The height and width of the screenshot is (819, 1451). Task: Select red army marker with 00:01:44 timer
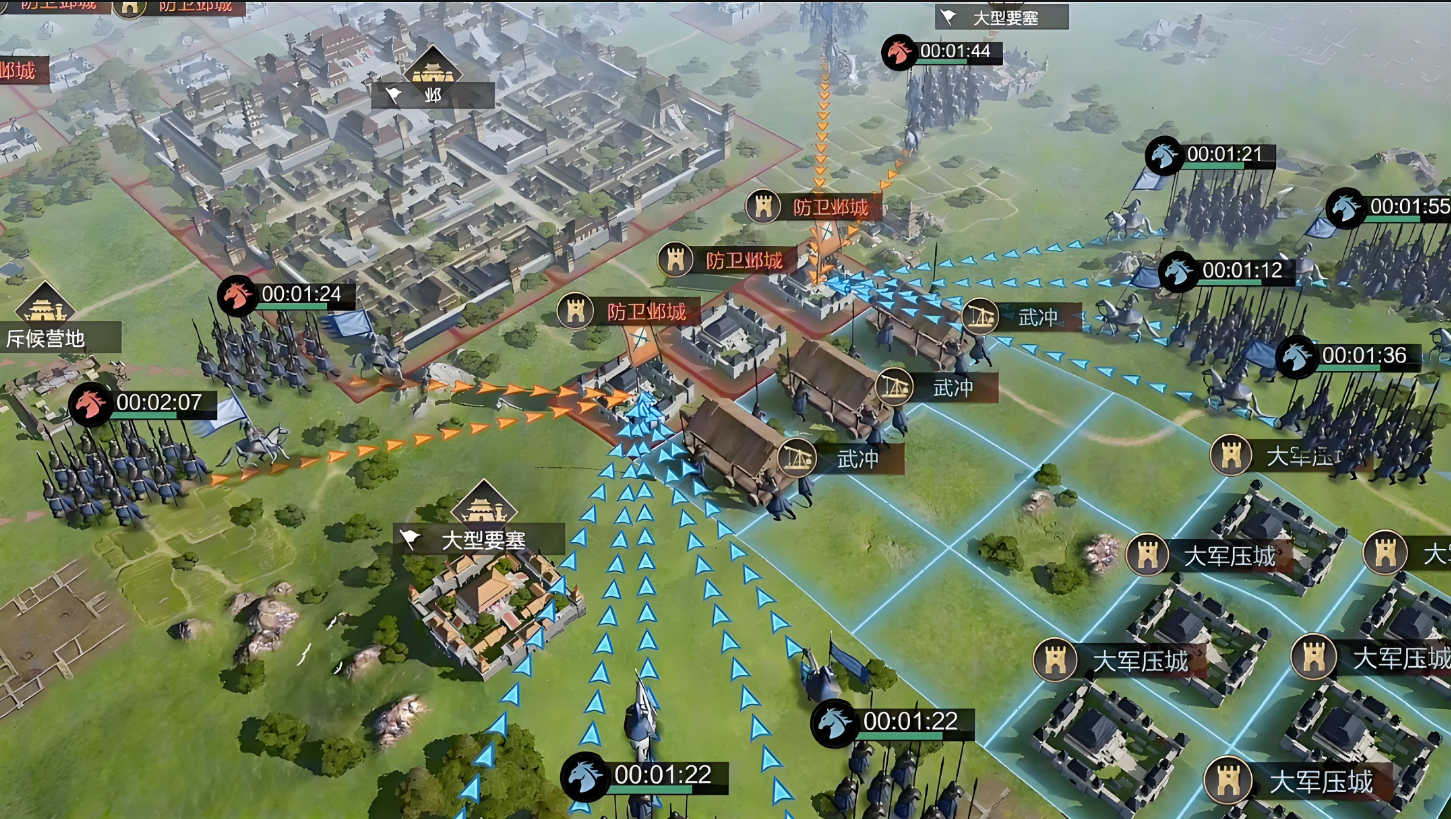899,52
